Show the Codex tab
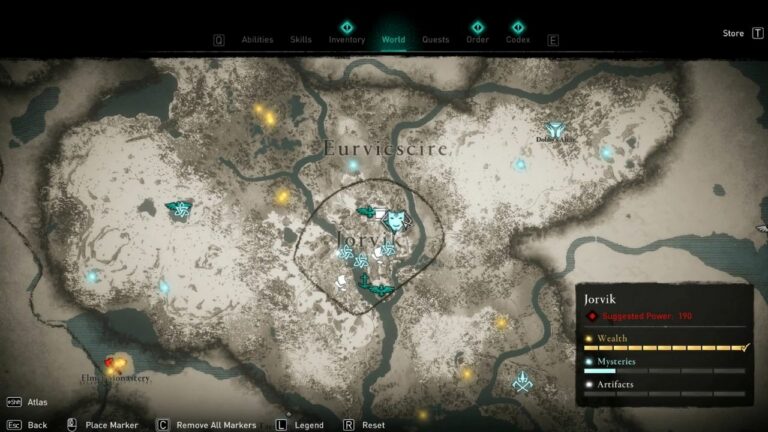Image resolution: width=768 pixels, height=432 pixels. (x=518, y=40)
